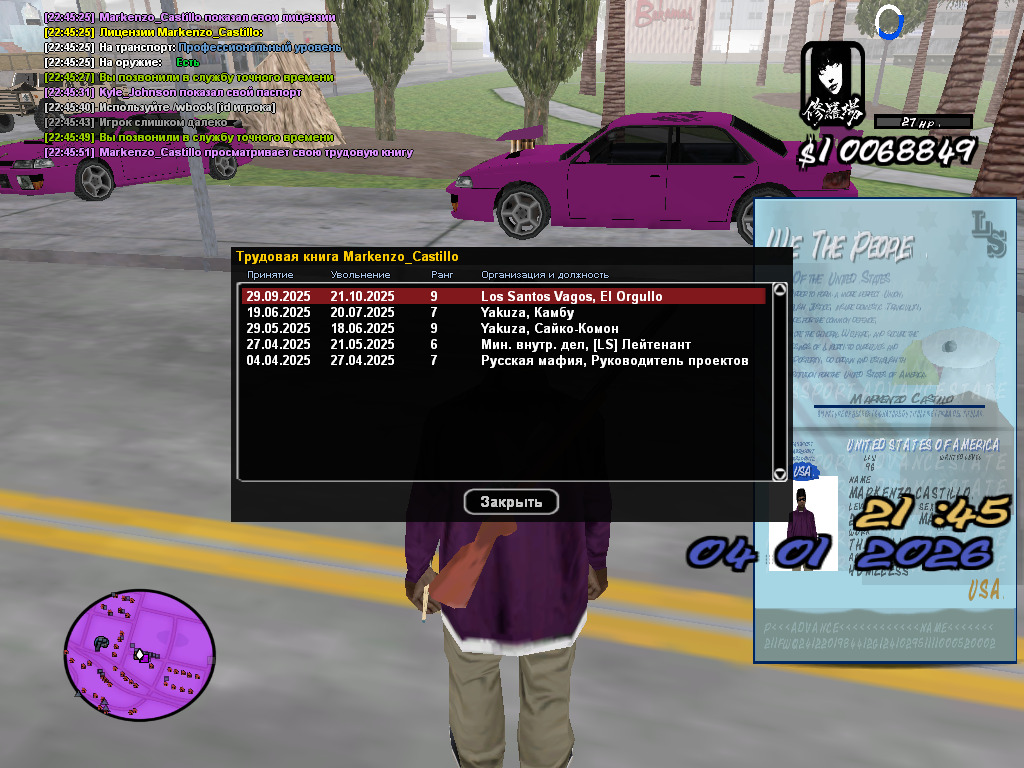Choose the Yakuza, Сайко-Комон row
Image resolution: width=1024 pixels, height=768 pixels.
pos(504,329)
